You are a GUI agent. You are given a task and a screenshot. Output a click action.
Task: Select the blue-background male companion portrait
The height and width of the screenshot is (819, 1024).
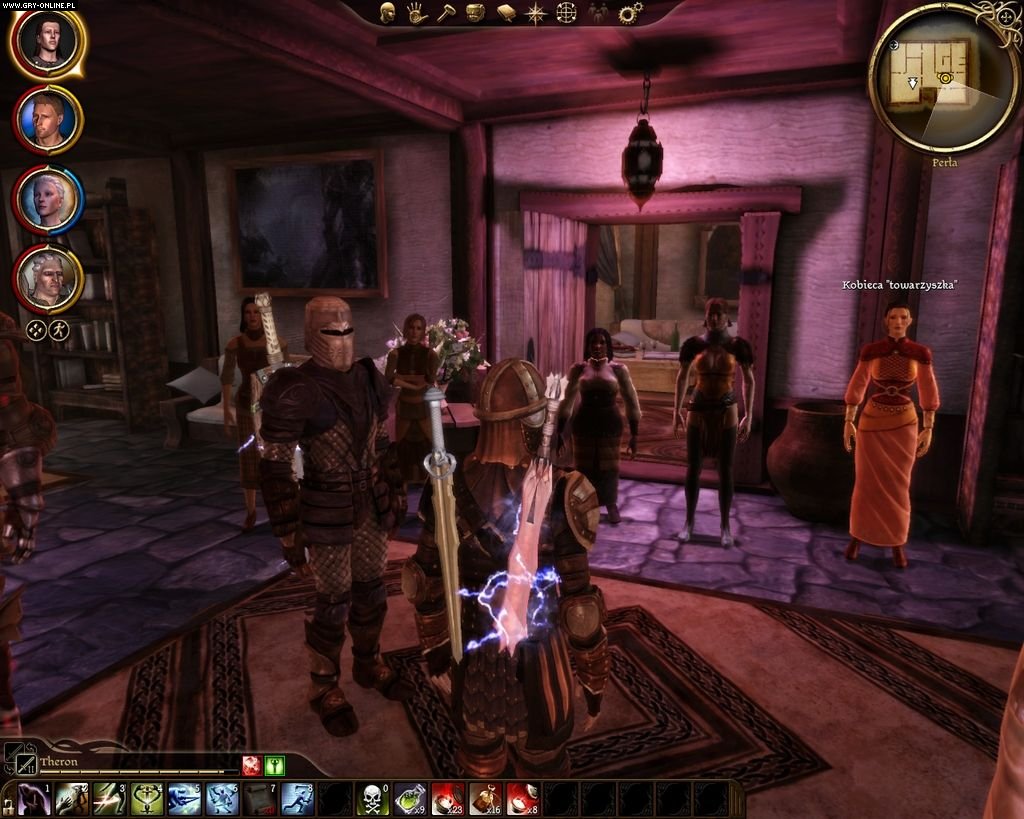[x=47, y=120]
